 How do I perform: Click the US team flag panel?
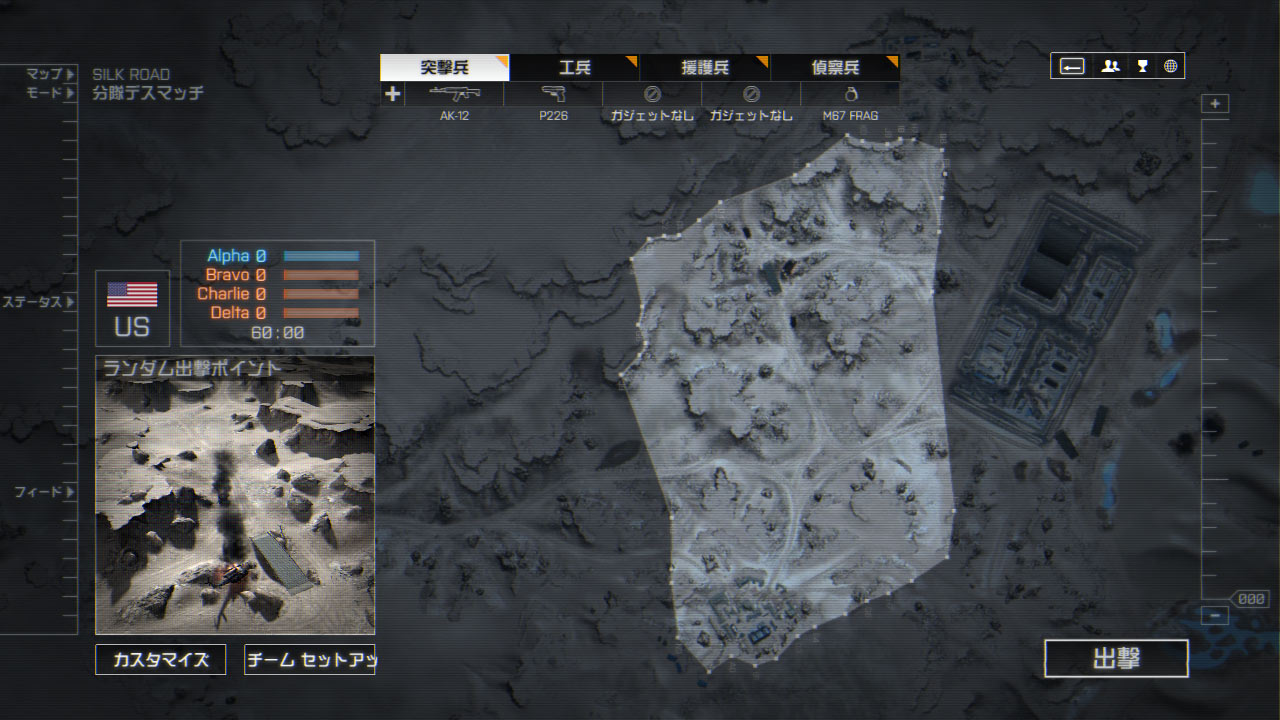point(132,308)
